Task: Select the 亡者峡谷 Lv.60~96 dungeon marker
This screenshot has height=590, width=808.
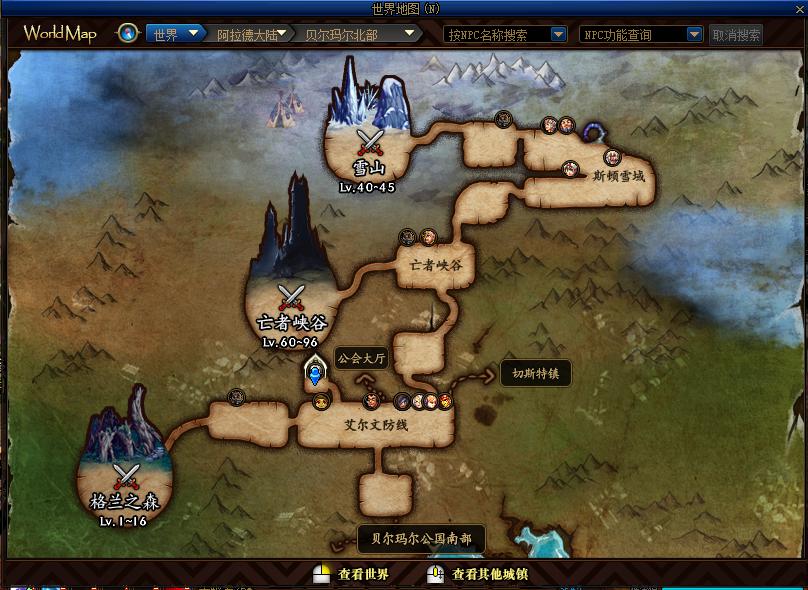Action: [x=291, y=298]
